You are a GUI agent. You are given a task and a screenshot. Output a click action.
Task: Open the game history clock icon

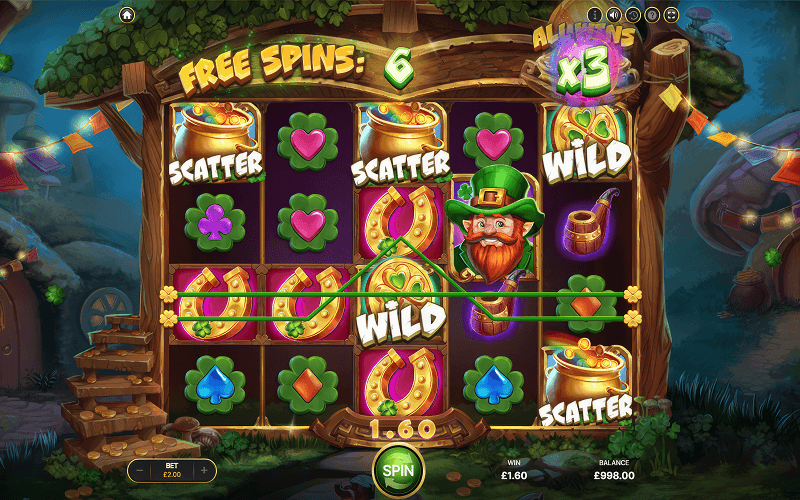point(633,15)
